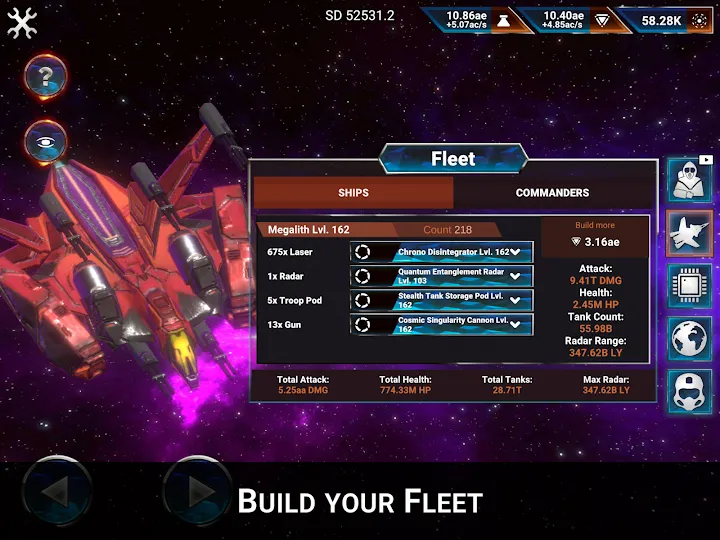Switch to the Commanders tab
Image resolution: width=720 pixels, height=540 pixels.
click(552, 193)
